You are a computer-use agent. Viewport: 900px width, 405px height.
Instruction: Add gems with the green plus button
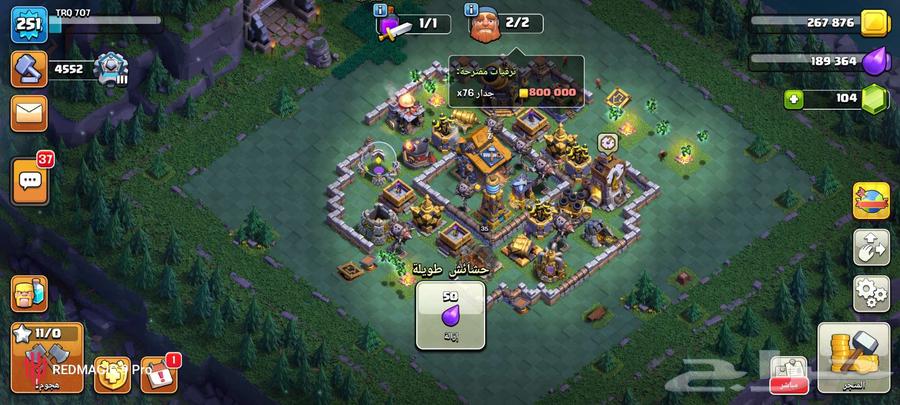point(794,98)
